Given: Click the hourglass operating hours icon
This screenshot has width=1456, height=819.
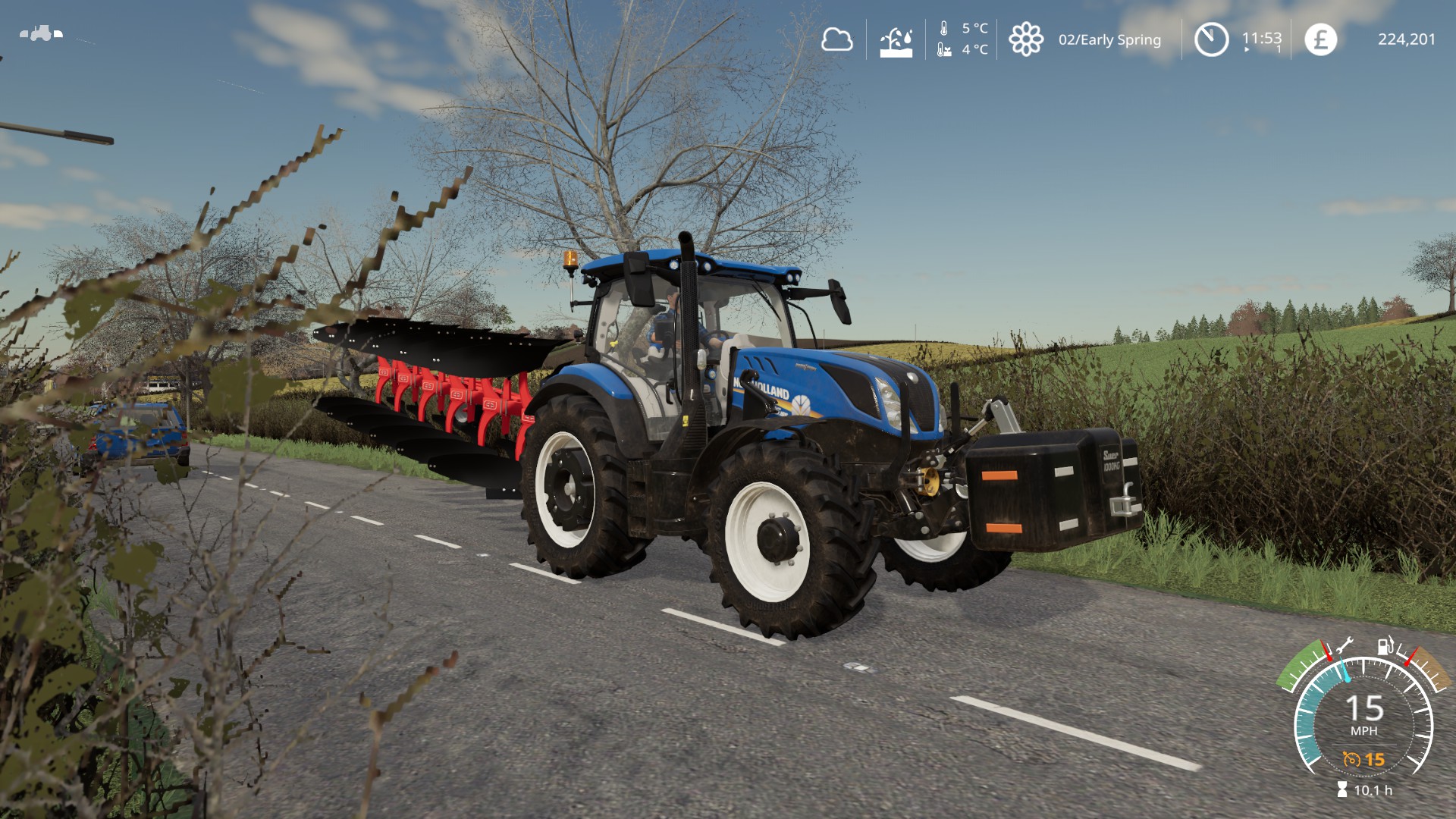Looking at the screenshot, I should coord(1342,790).
